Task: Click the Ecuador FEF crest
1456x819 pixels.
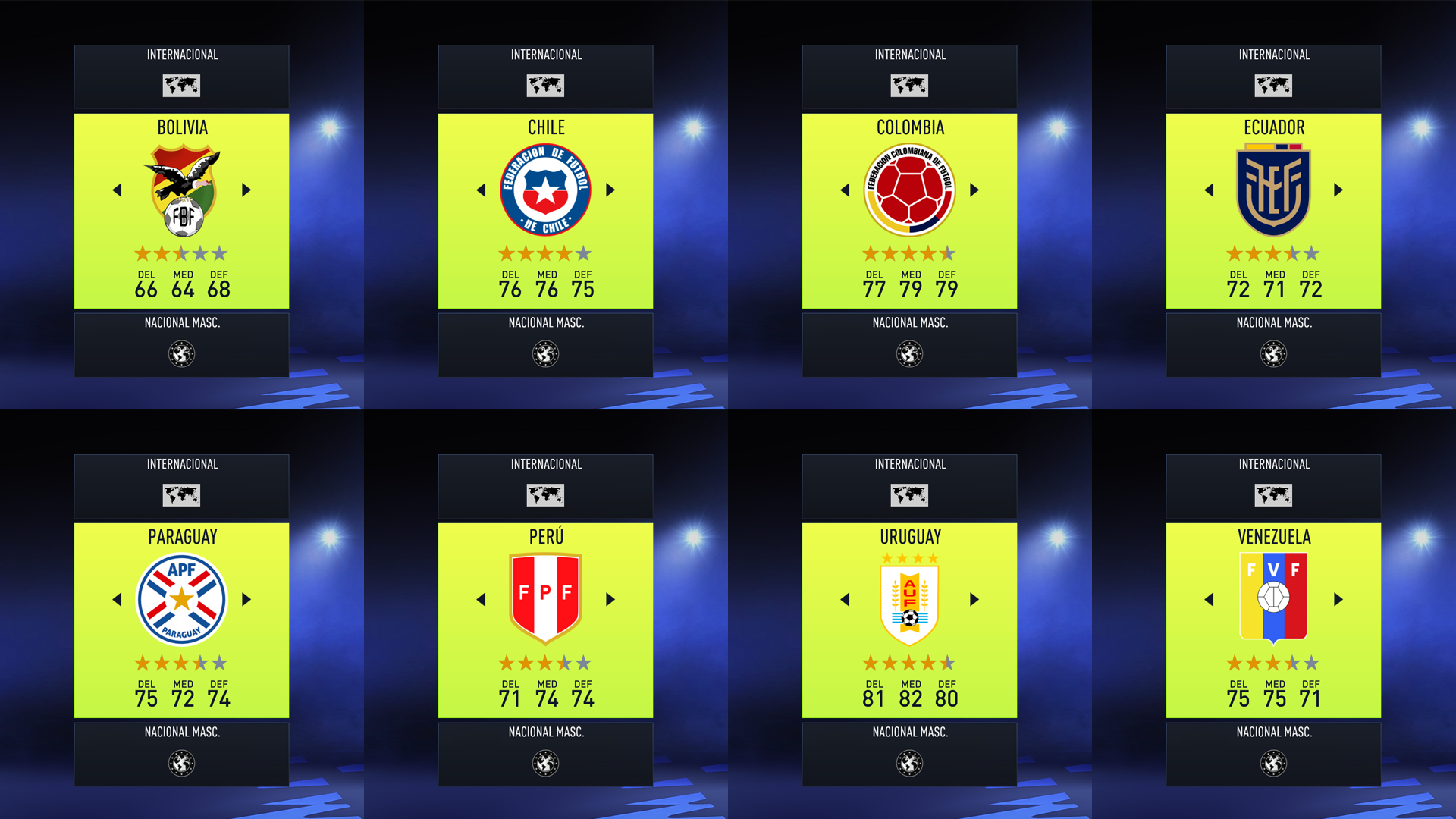Action: [1273, 189]
